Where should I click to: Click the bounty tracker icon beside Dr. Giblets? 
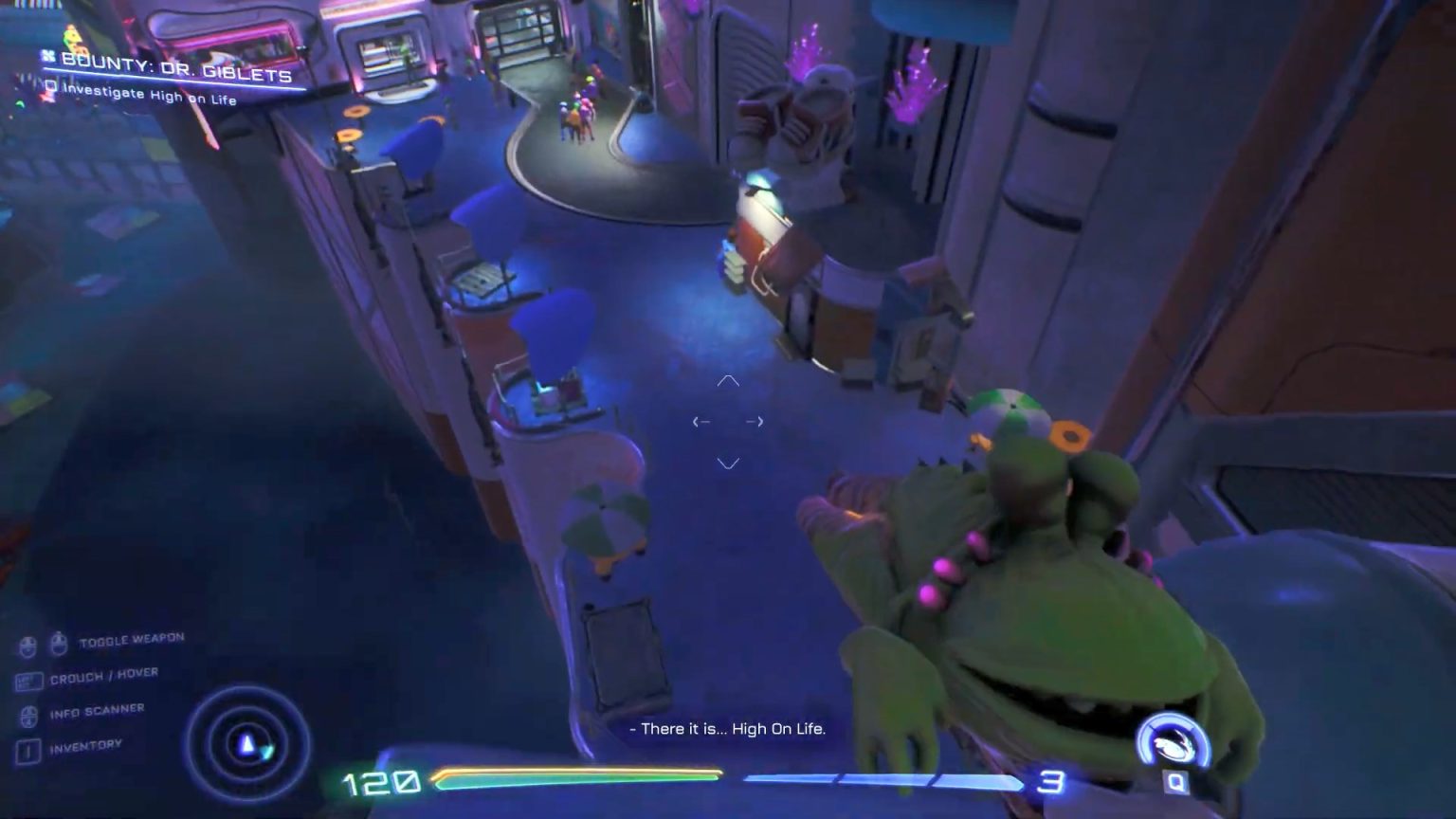(50, 56)
